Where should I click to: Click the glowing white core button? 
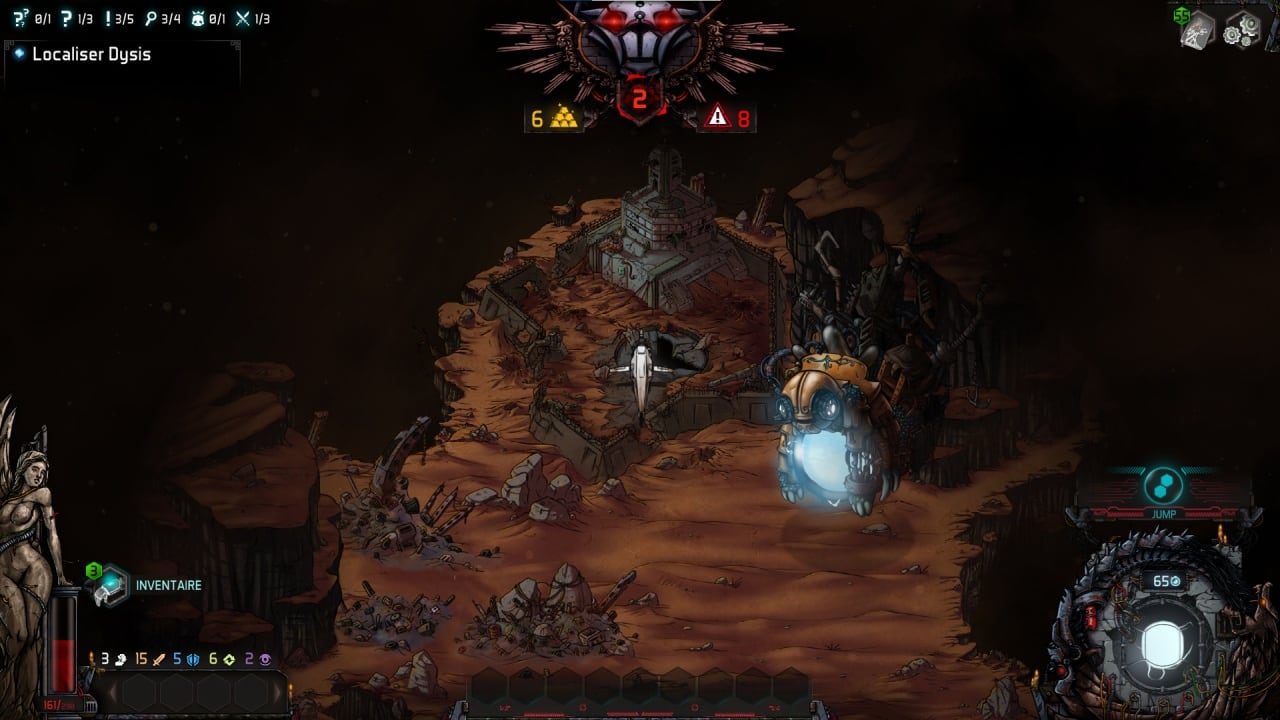[x=1162, y=643]
